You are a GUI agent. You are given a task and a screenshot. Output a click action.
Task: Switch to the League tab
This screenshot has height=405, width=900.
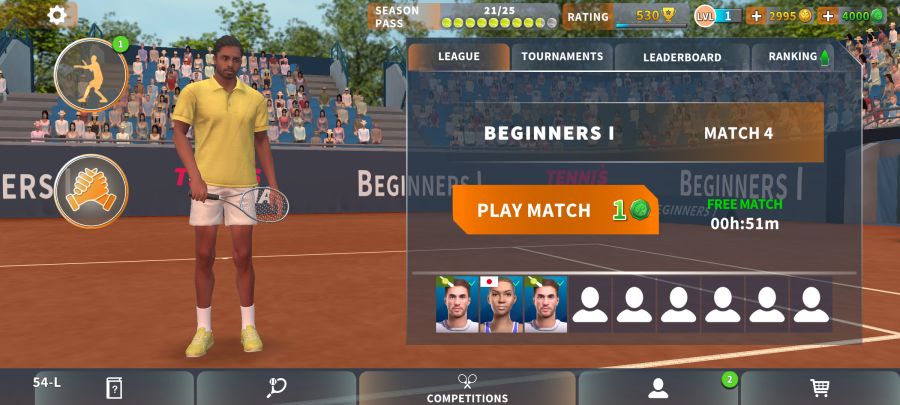tap(459, 57)
